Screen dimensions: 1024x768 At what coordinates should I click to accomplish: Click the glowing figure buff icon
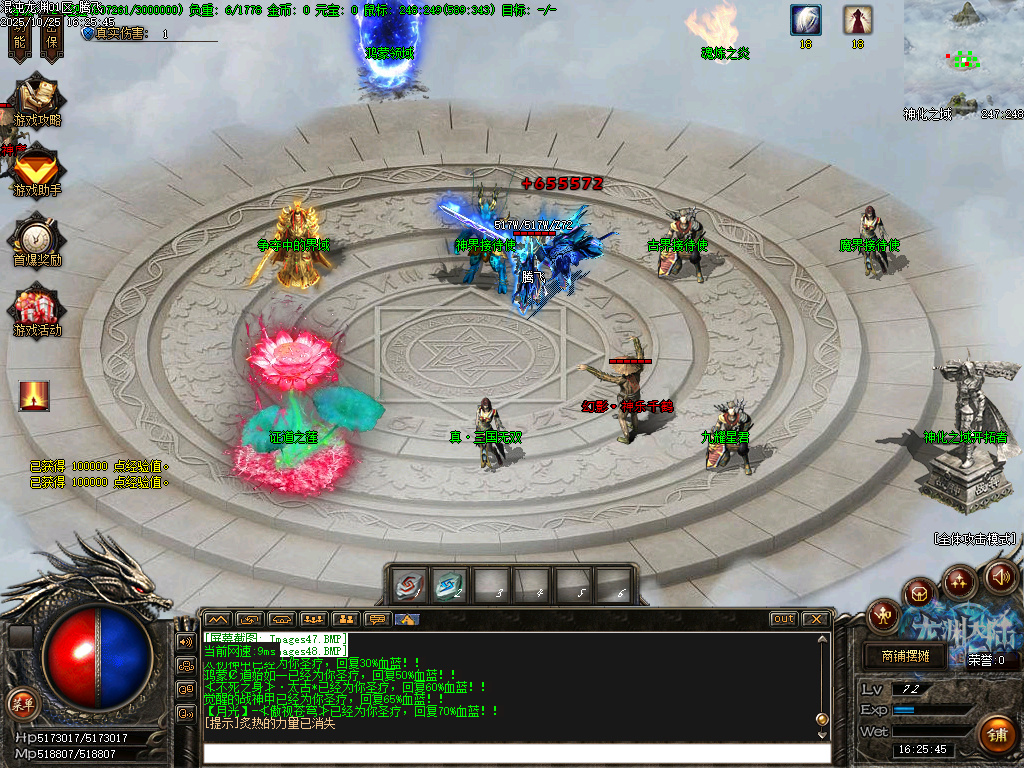coord(33,396)
